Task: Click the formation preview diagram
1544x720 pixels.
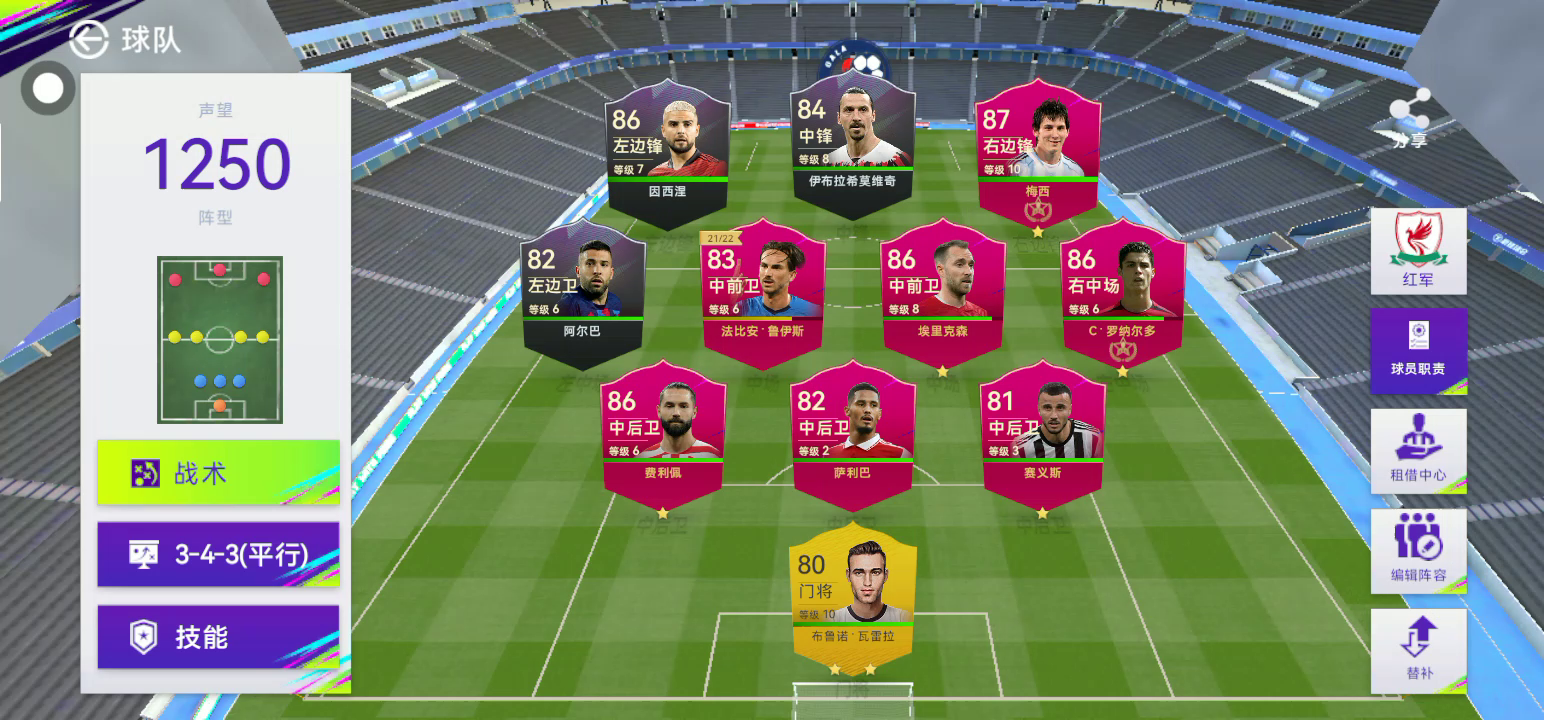Action: coord(219,339)
